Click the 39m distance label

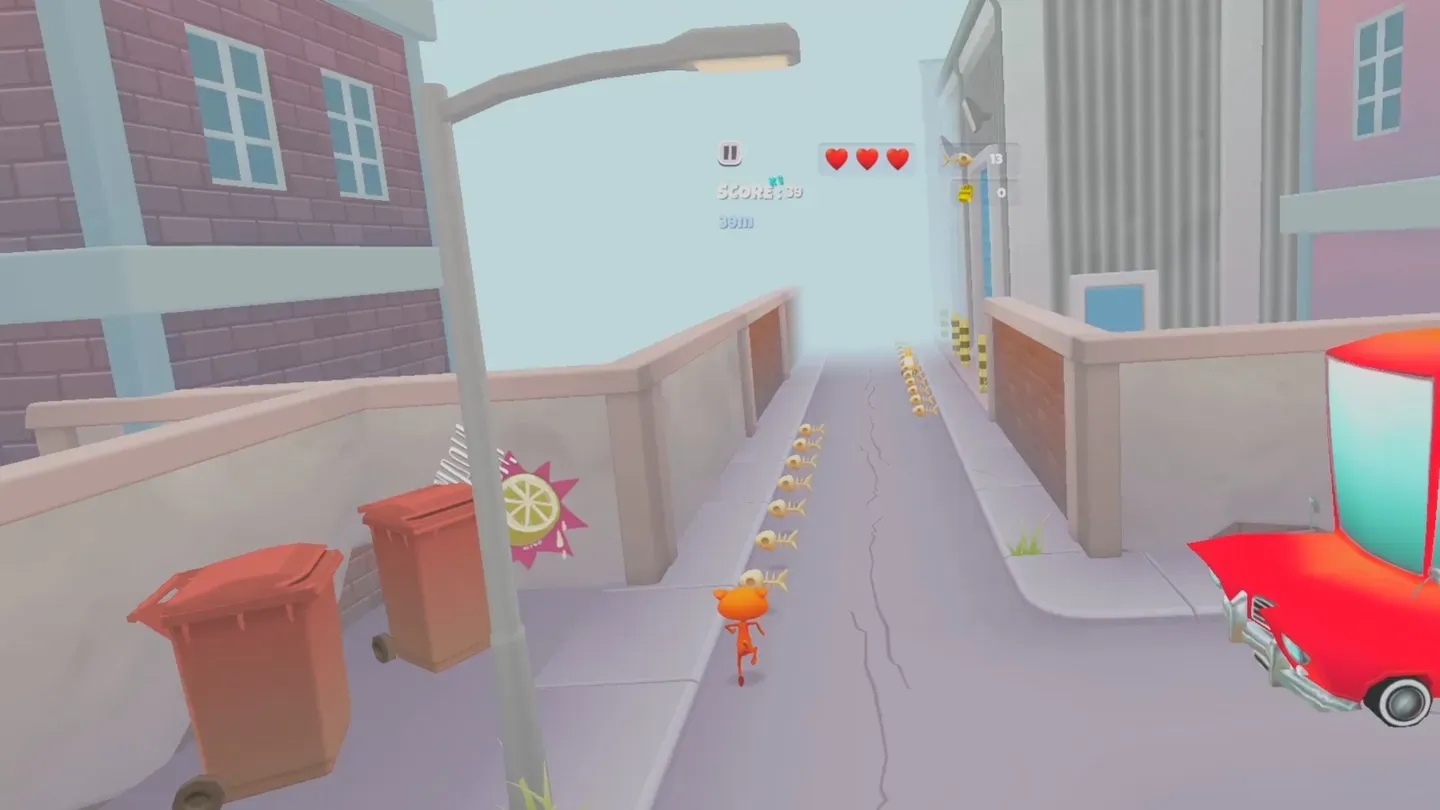point(733,222)
